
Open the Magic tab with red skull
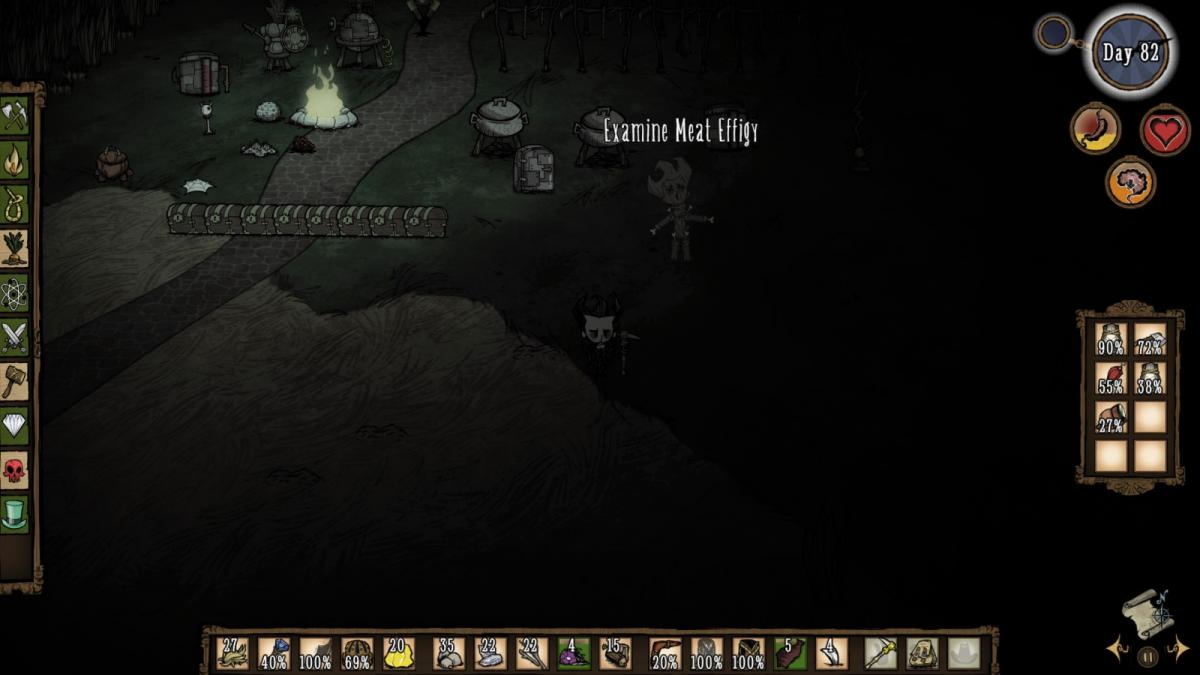click(x=14, y=470)
